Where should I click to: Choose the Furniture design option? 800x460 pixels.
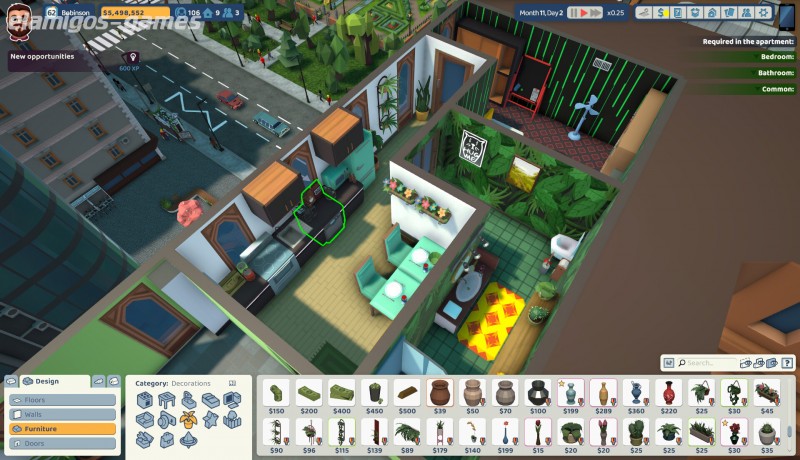[x=62, y=428]
